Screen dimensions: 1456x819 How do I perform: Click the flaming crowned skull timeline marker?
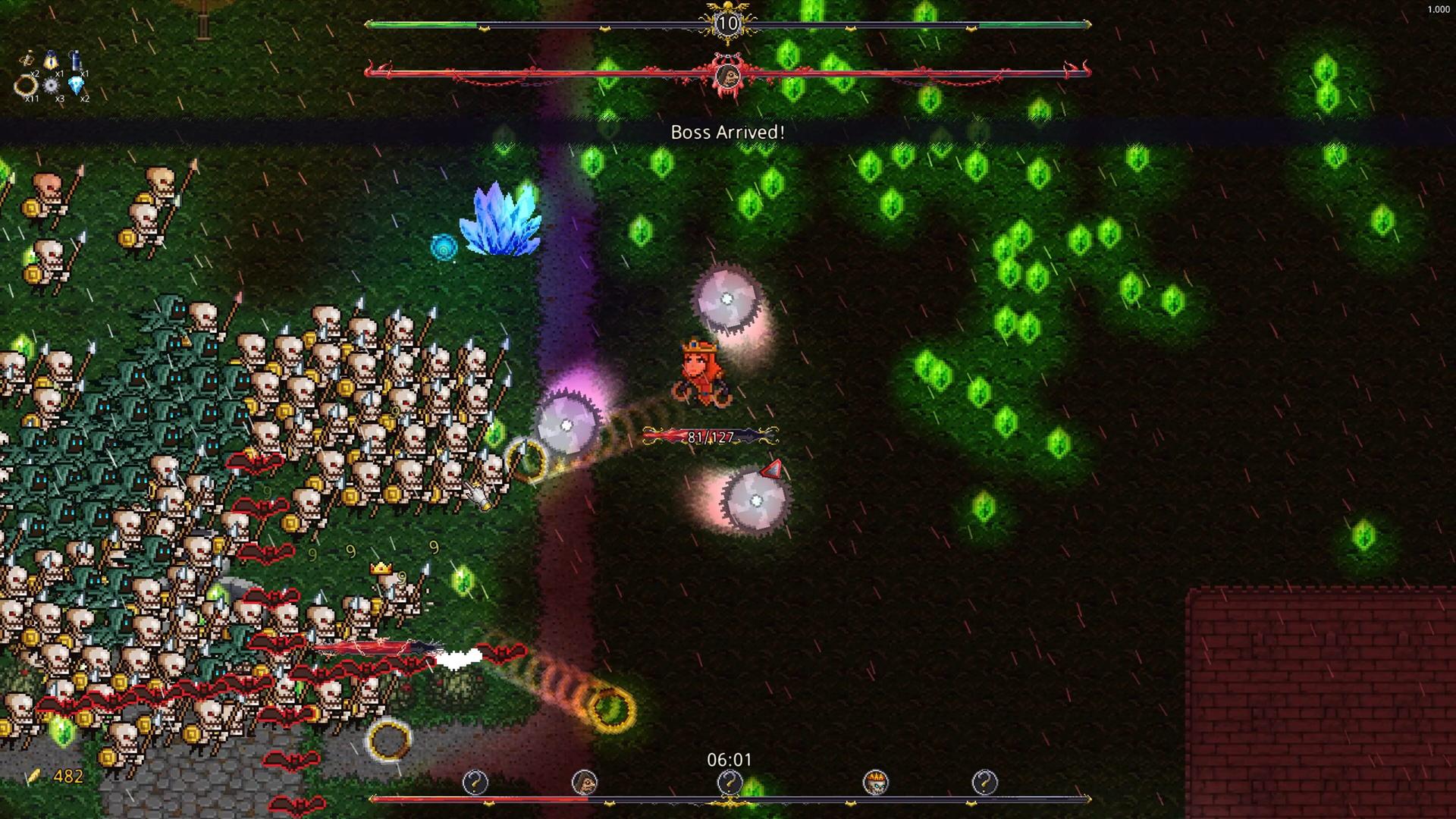pos(875,782)
